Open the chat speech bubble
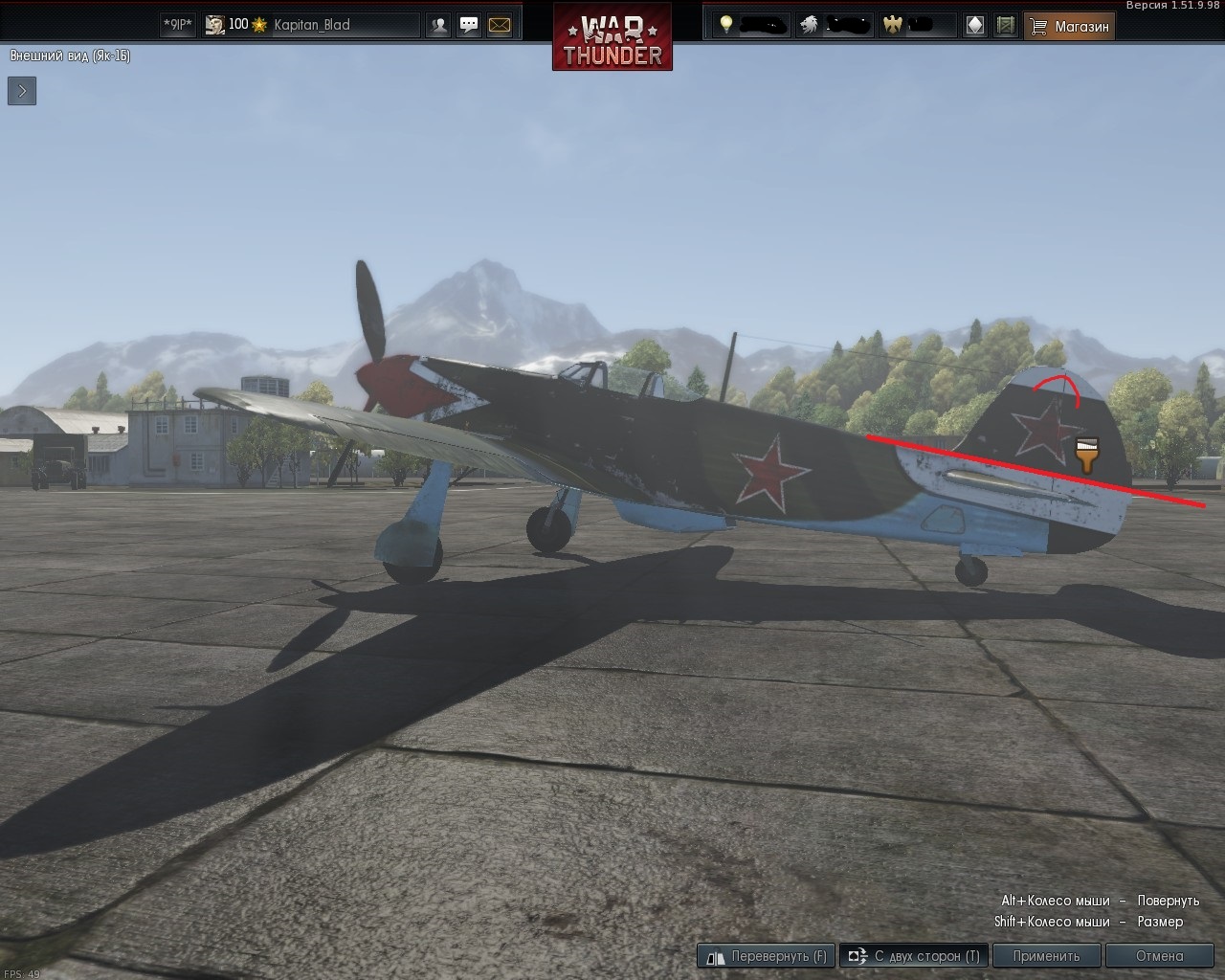 (469, 26)
